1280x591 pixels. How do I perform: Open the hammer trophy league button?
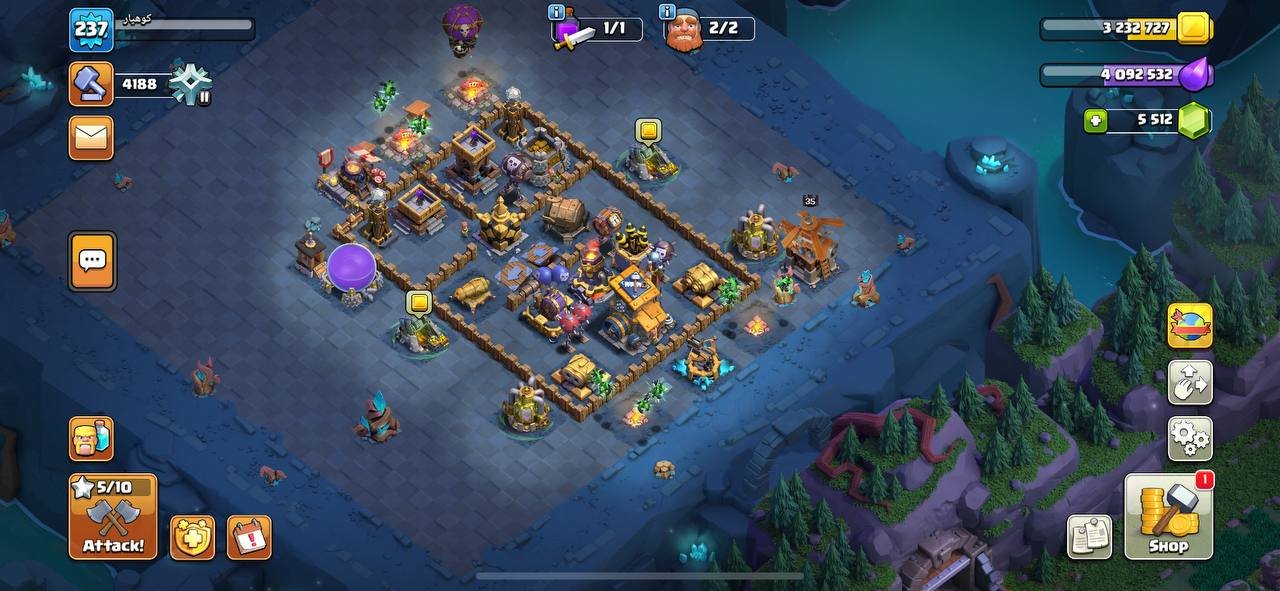91,84
